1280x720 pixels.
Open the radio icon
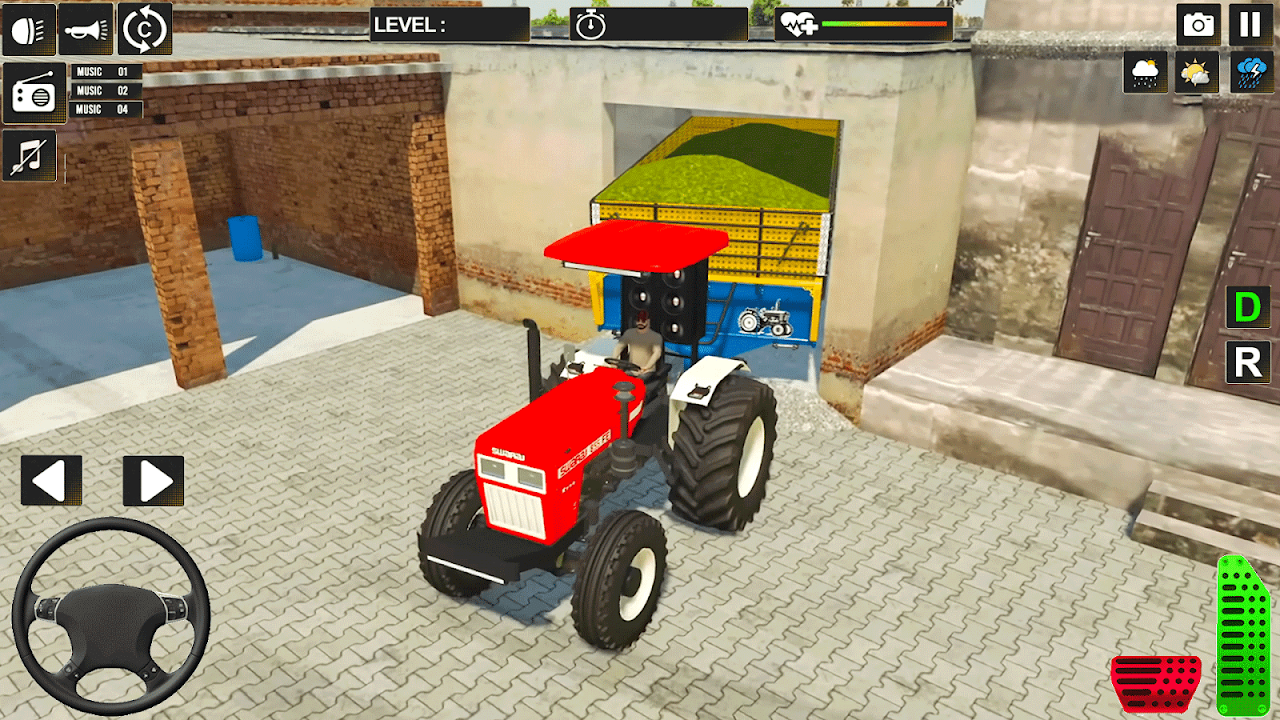(34, 93)
